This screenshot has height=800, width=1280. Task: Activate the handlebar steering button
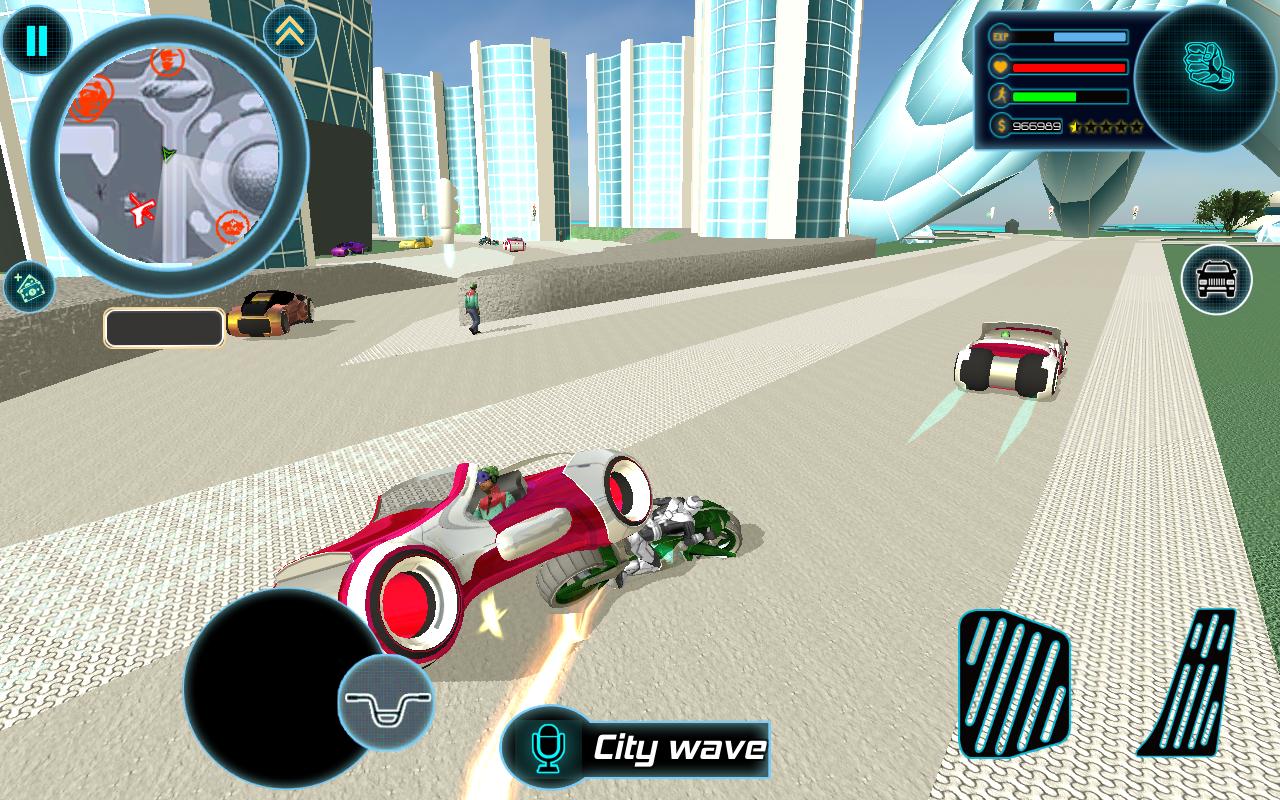coord(386,703)
